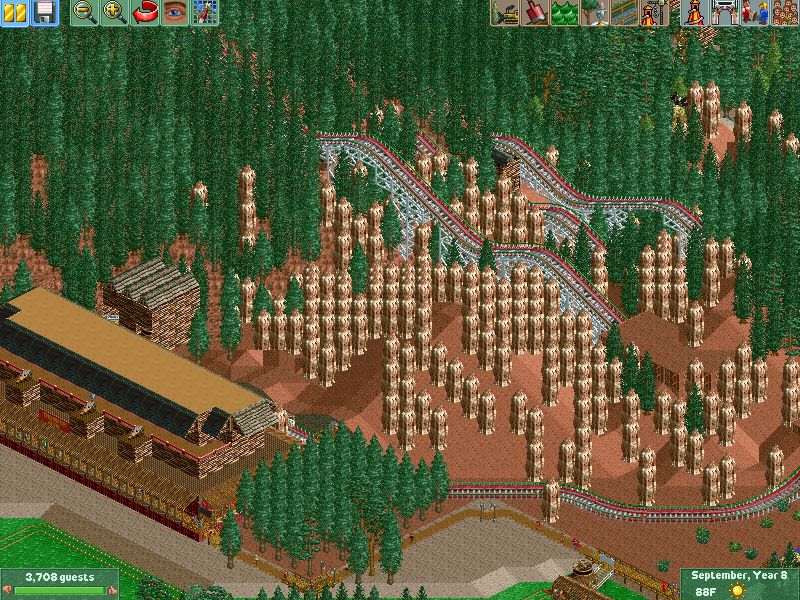Viewport: 800px width, 600px height.
Task: Show the park map window
Action: point(205,12)
